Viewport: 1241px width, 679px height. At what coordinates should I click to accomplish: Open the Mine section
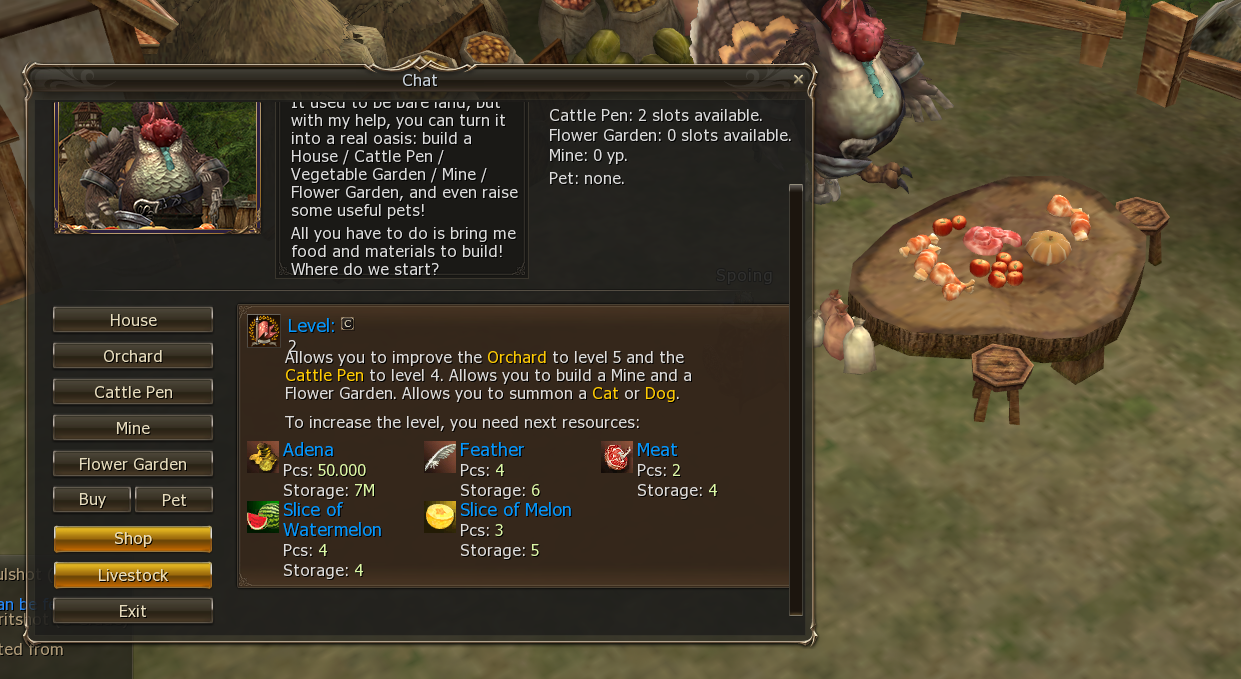point(133,428)
